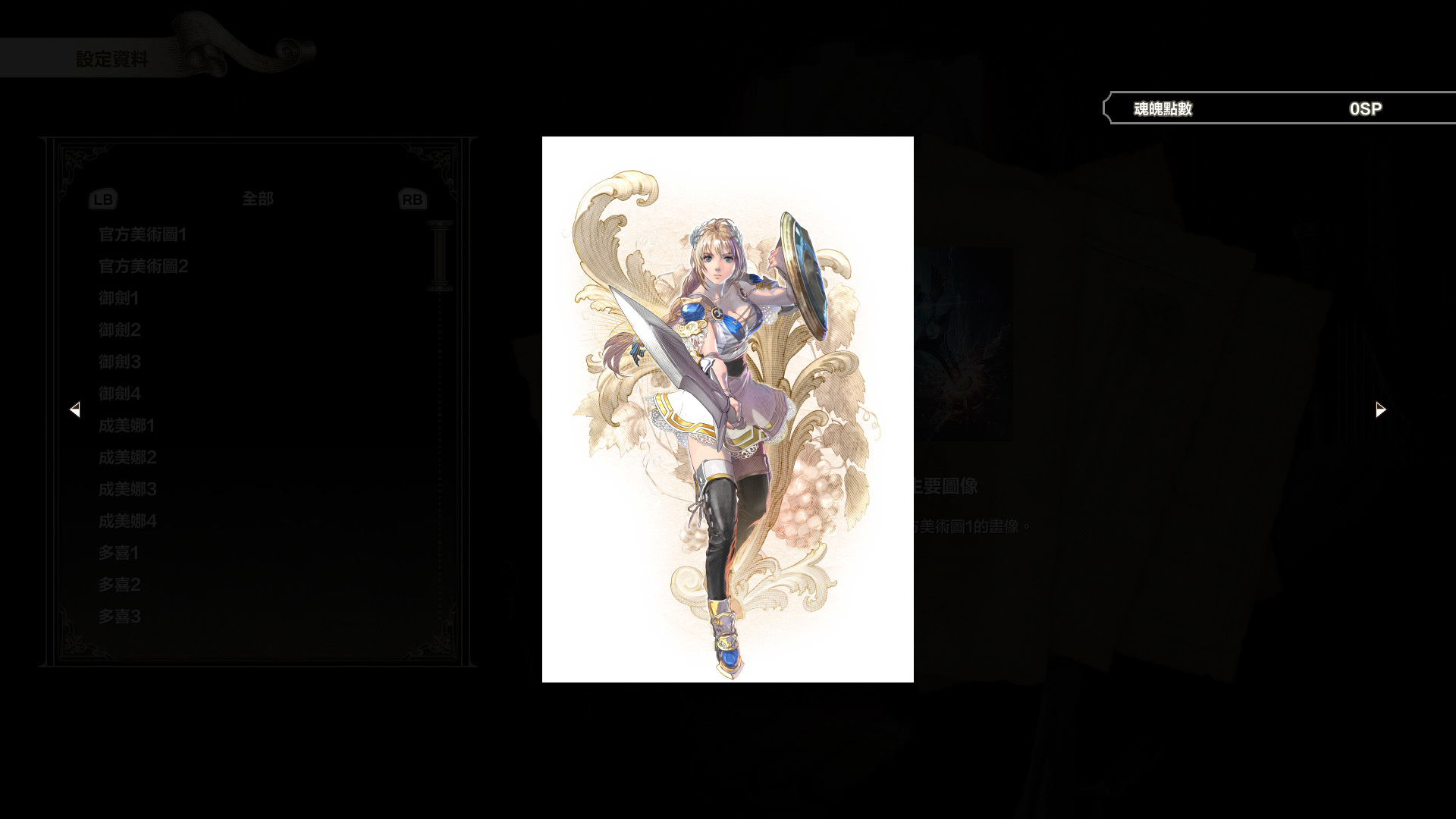Click the Sophitia artwork preview image
This screenshot has width=1456, height=819.
click(727, 409)
